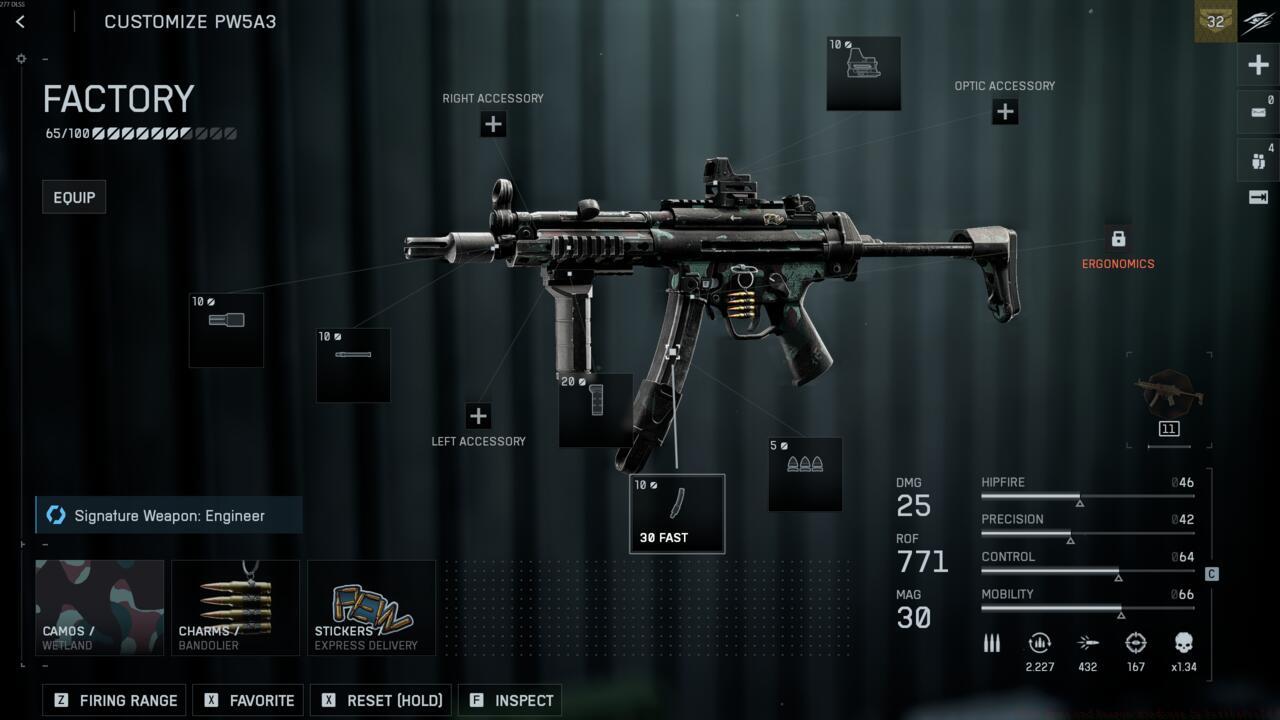This screenshot has height=720, width=1280.
Task: Open Camos showing Wetland
Action: point(100,607)
